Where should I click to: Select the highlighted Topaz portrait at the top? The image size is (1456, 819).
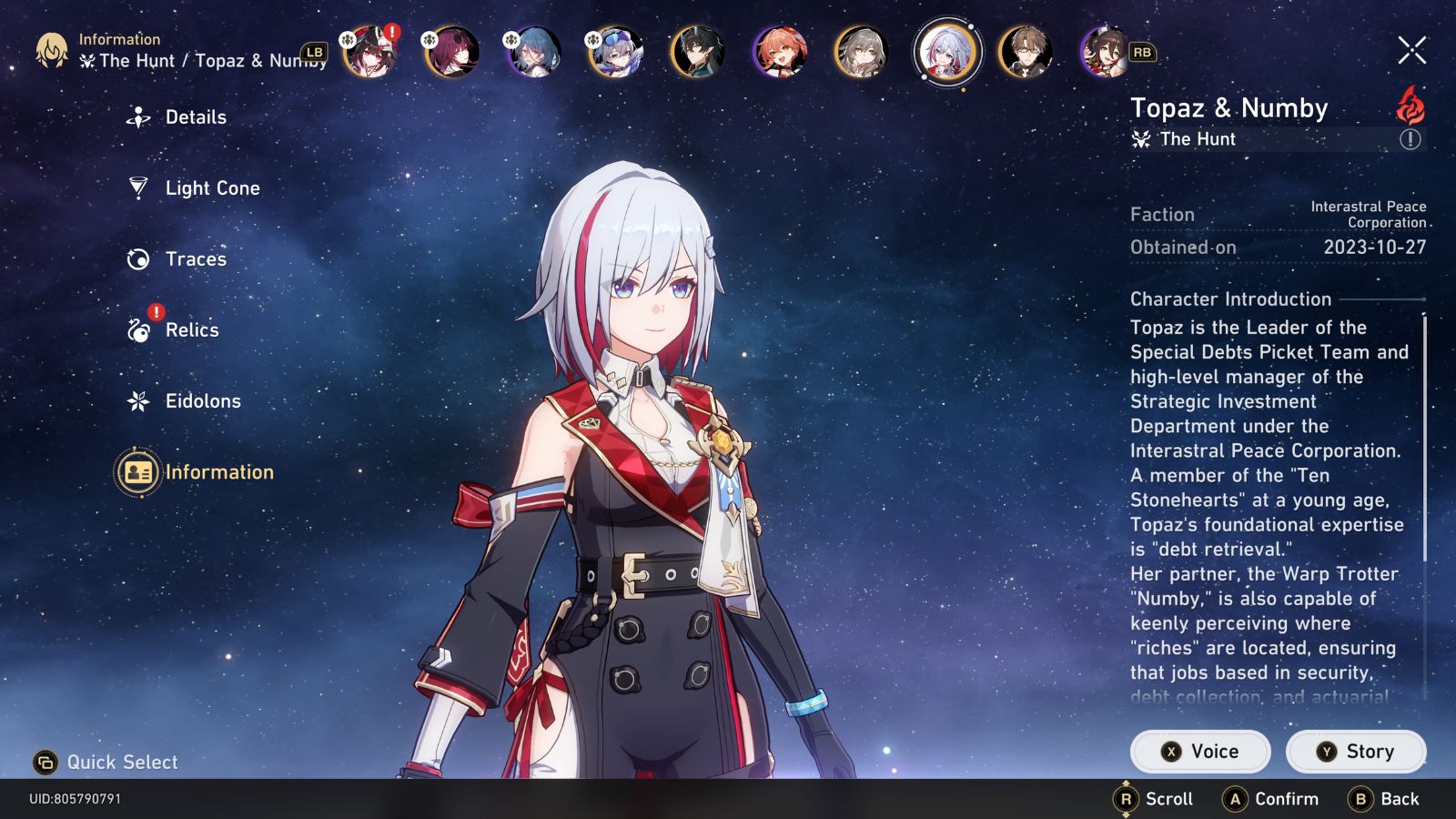click(x=946, y=53)
